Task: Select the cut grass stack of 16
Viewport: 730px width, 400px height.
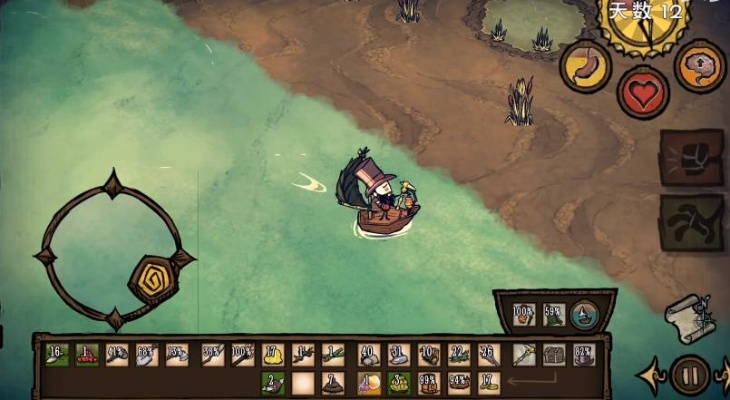Action: point(56,354)
